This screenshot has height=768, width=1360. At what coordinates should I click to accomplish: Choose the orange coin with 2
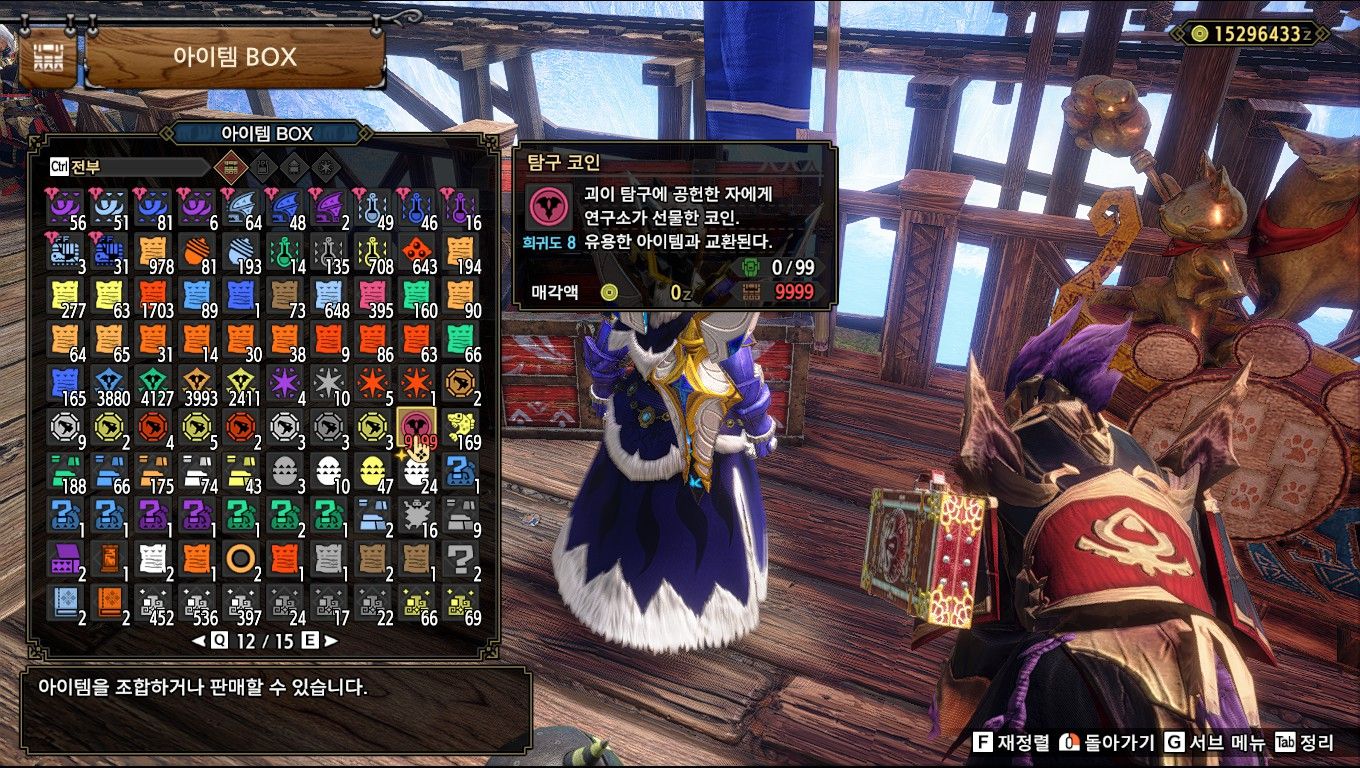coord(461,384)
